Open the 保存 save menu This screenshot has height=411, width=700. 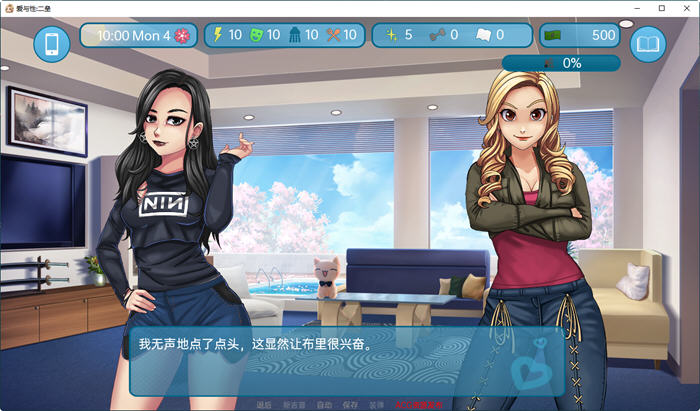(350, 405)
